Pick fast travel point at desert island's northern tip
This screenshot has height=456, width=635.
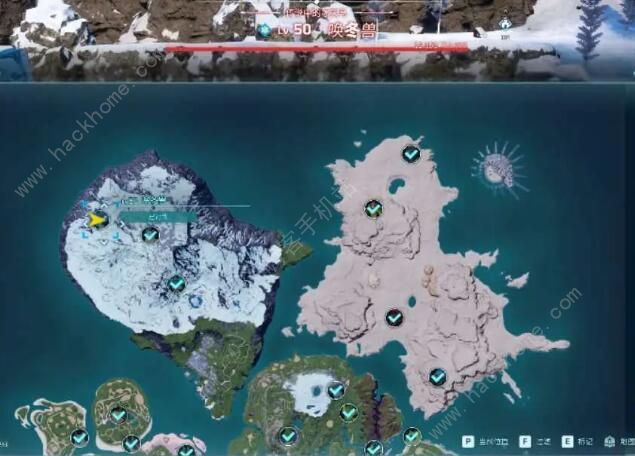pos(410,154)
